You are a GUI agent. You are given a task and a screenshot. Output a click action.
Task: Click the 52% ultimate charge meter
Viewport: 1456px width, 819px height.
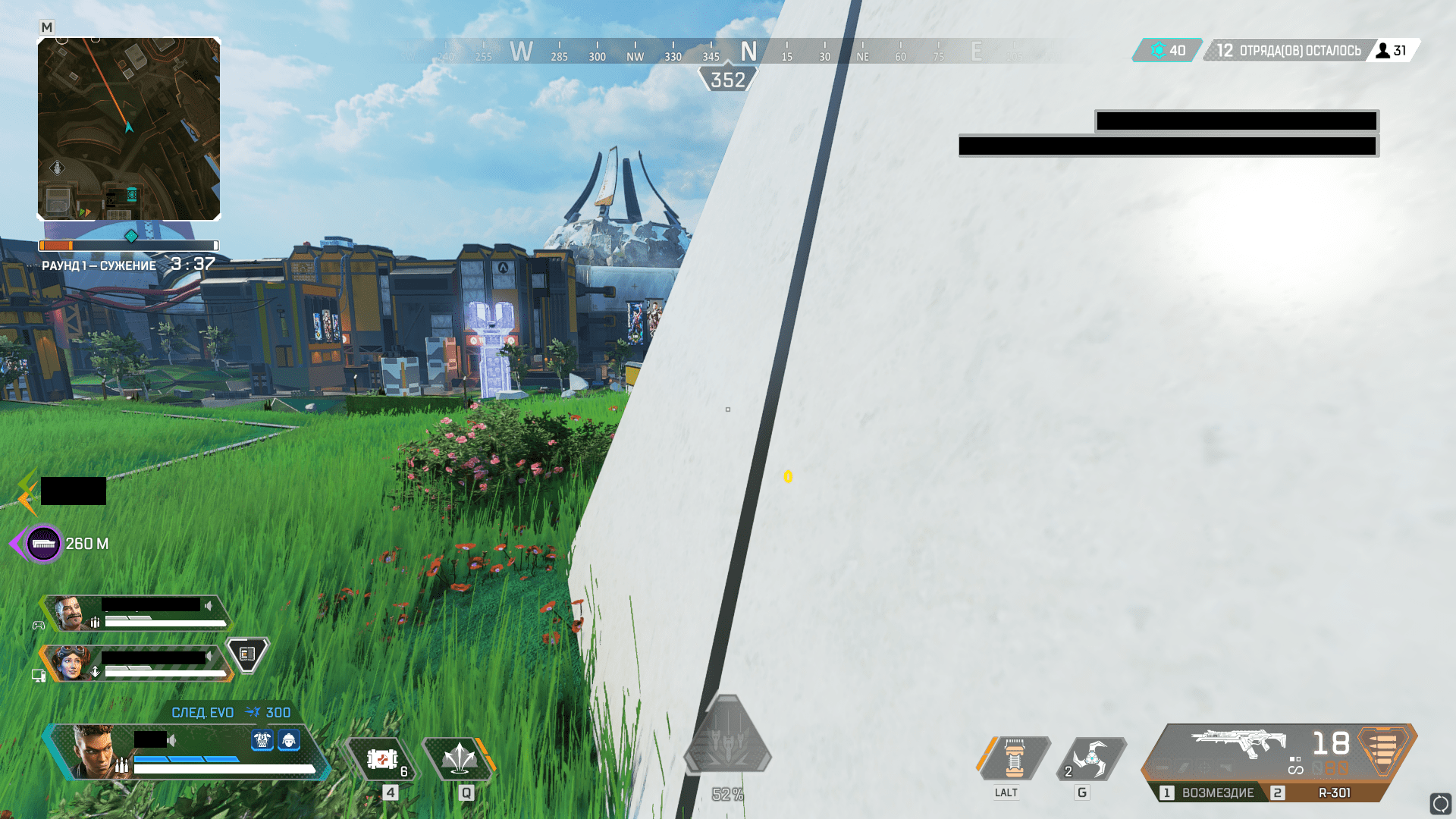726,794
